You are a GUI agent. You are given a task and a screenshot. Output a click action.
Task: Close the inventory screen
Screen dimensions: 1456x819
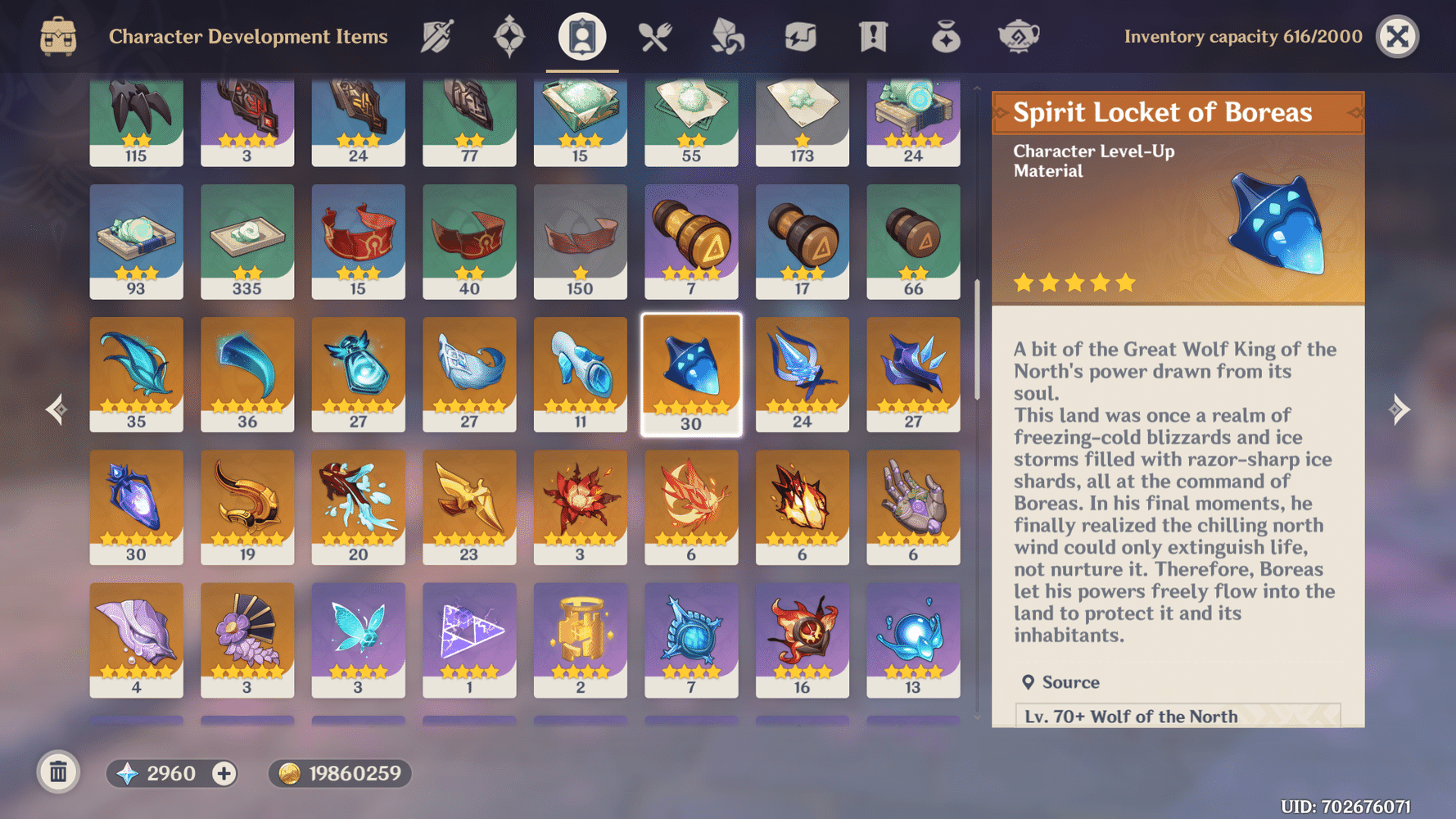[1397, 37]
